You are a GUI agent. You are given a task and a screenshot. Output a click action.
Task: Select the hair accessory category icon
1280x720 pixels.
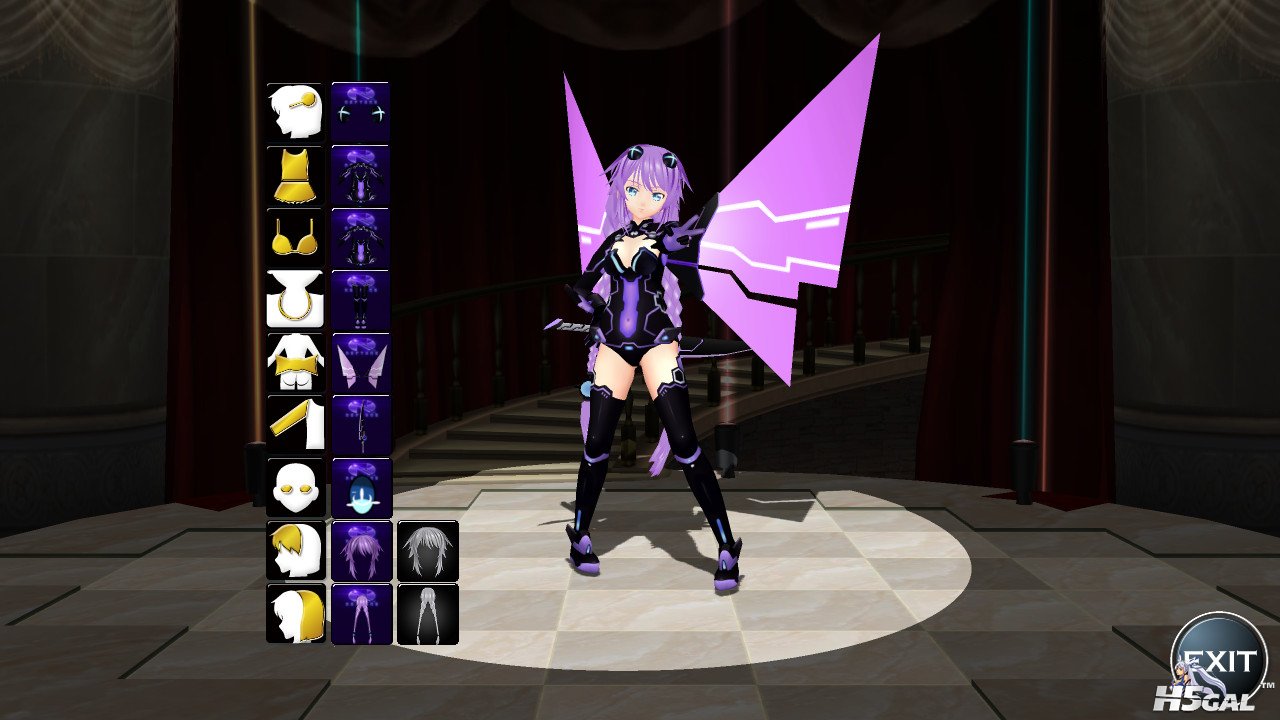[x=295, y=111]
